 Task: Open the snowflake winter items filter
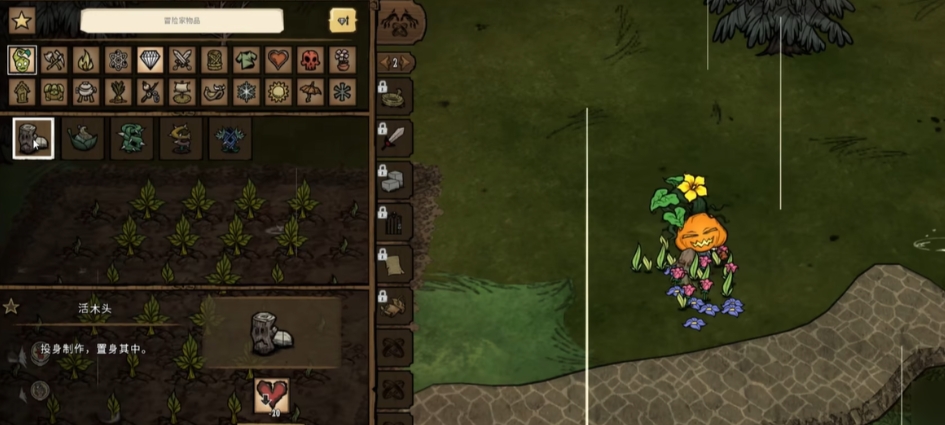(x=246, y=92)
